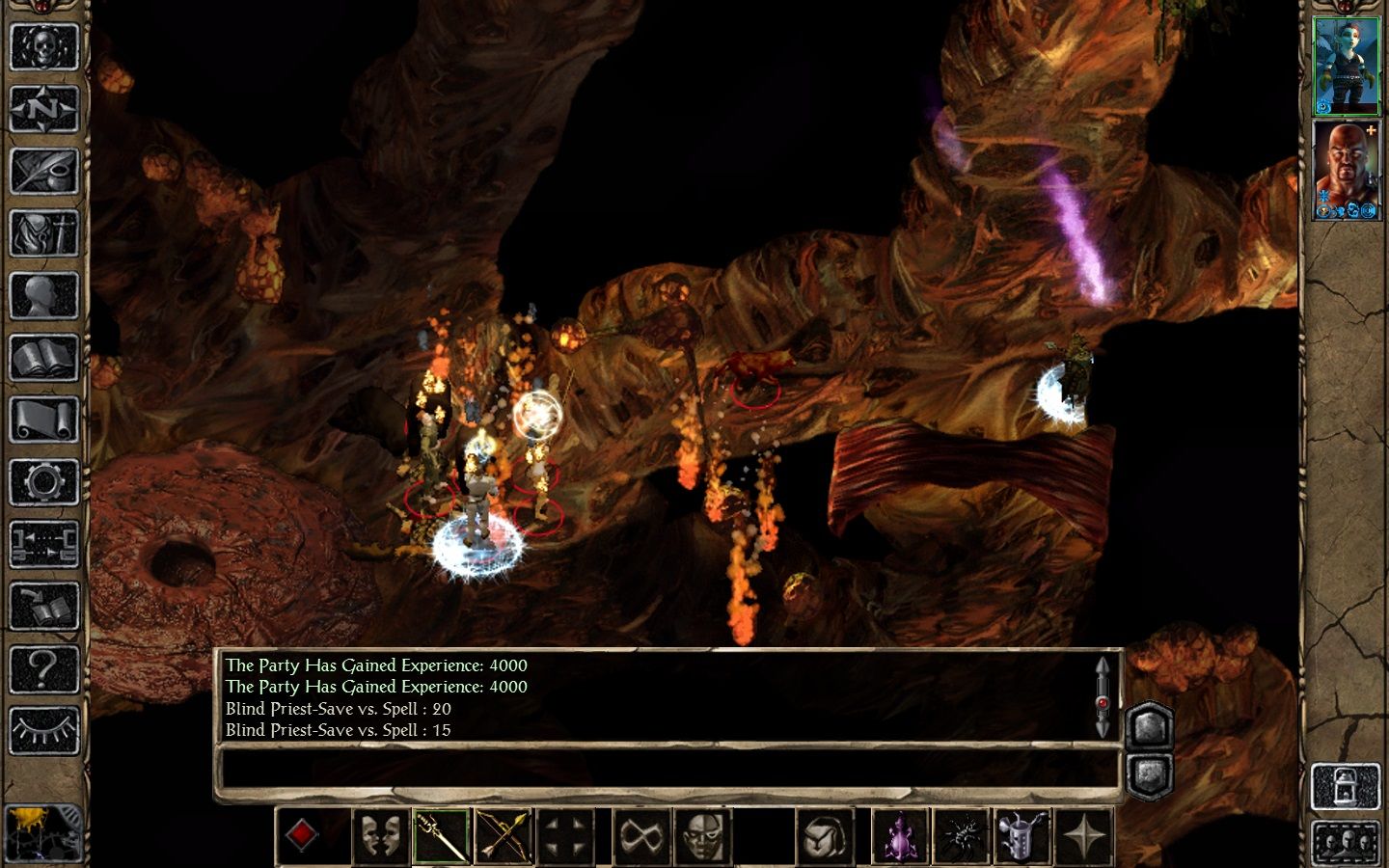The height and width of the screenshot is (868, 1389).
Task: Click the question mark help button
Action: (x=43, y=667)
